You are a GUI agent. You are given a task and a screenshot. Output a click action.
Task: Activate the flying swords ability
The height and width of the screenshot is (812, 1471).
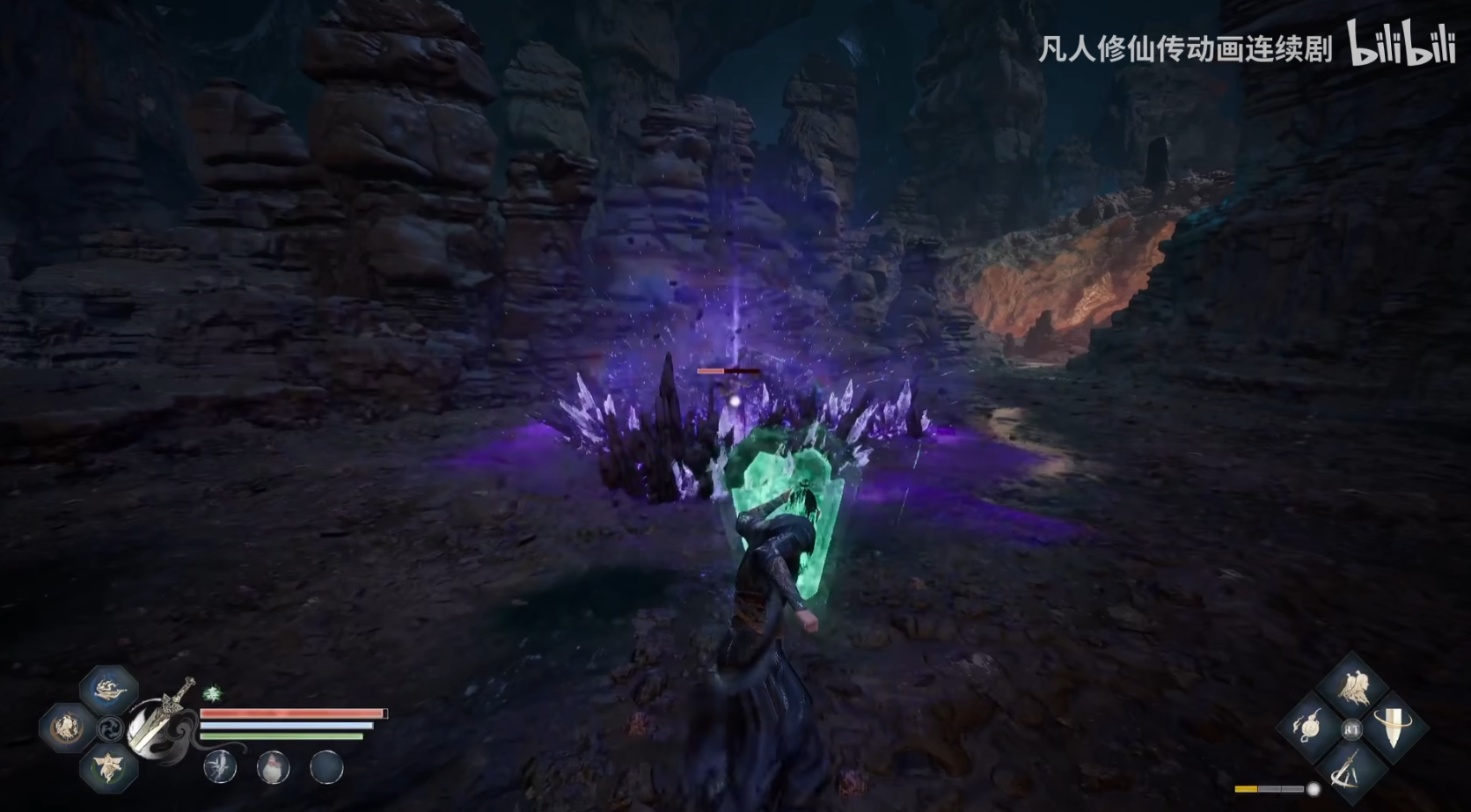click(1351, 768)
